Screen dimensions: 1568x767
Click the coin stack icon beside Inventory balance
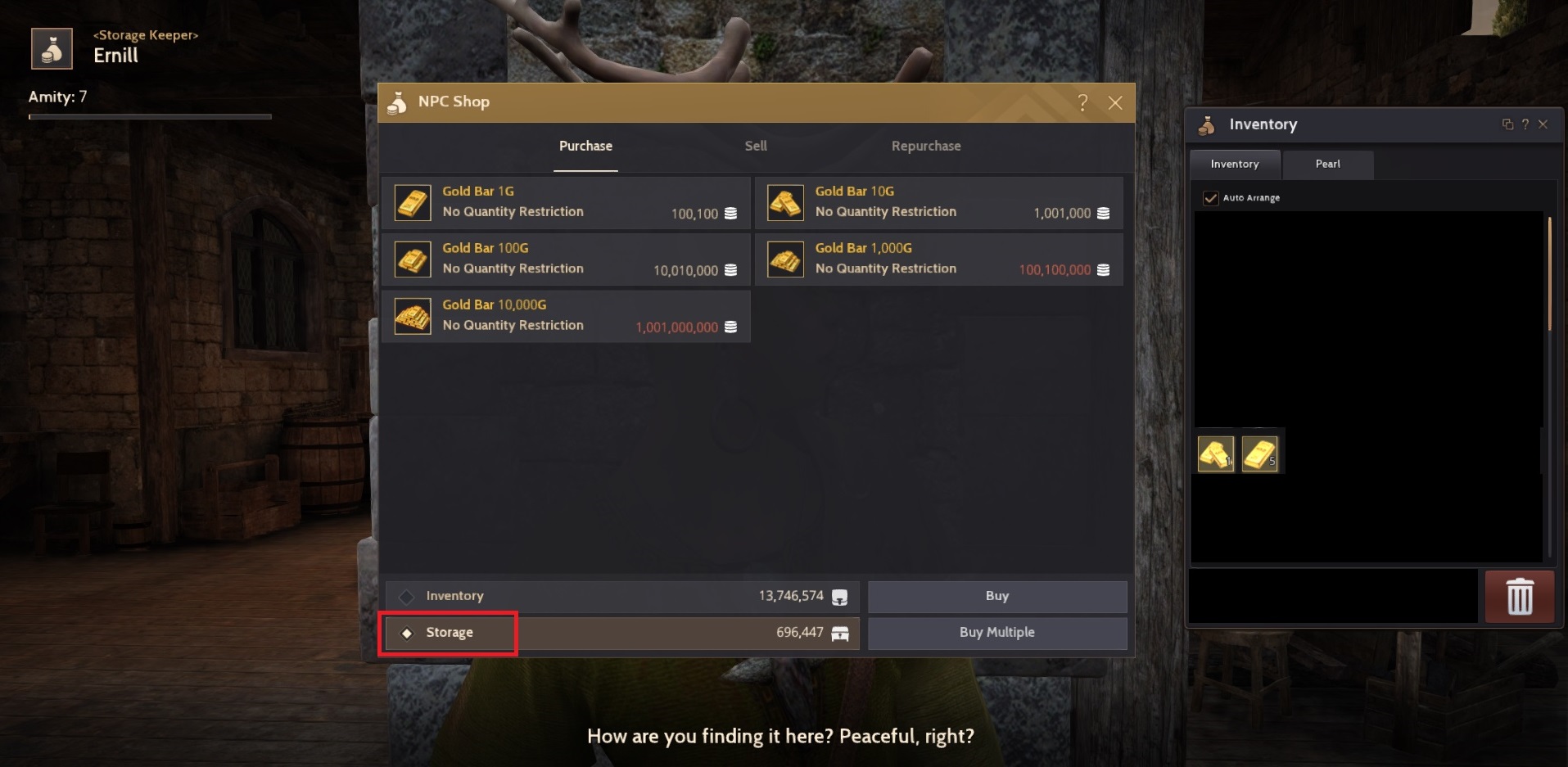pos(840,596)
